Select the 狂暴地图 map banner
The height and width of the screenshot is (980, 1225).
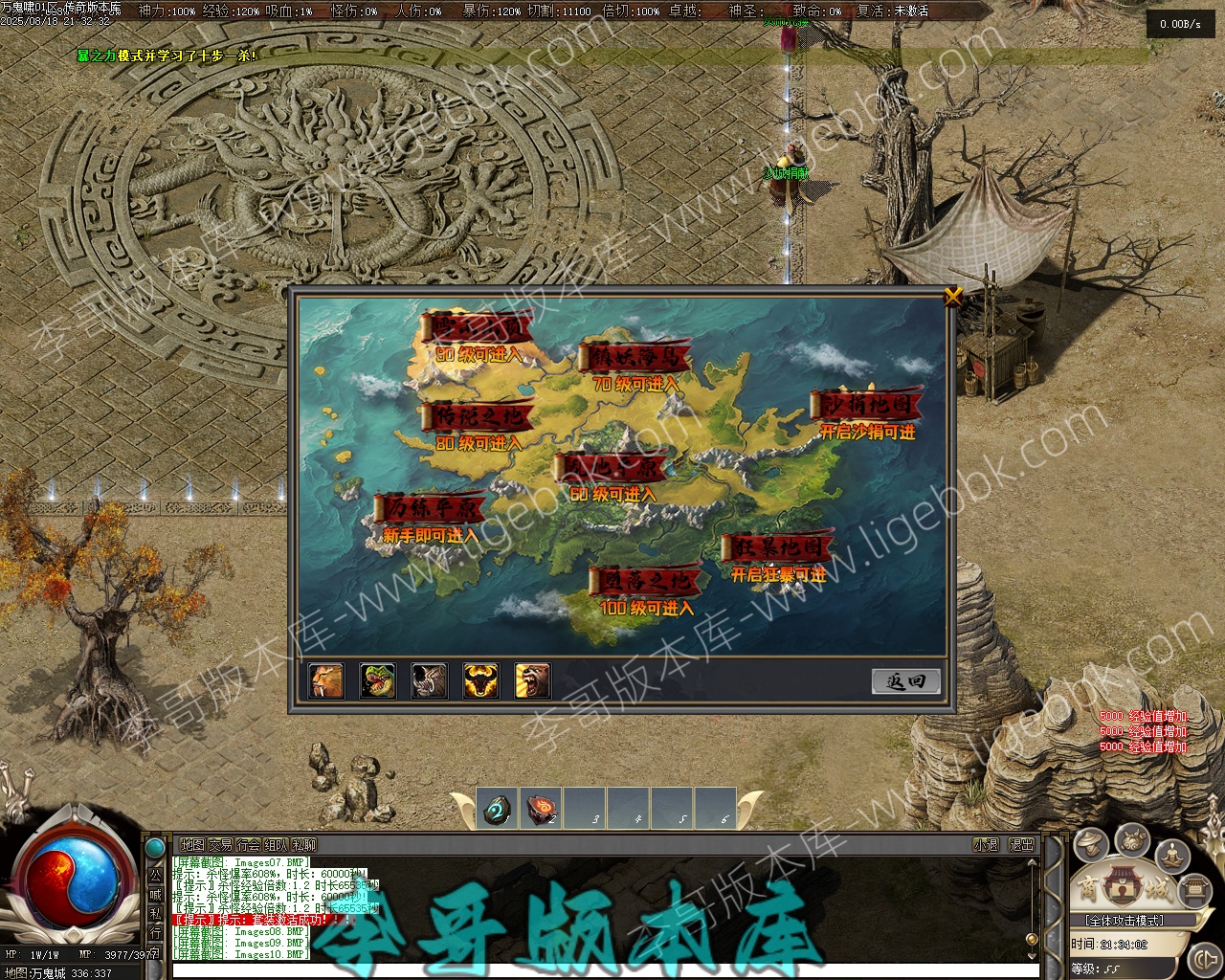(777, 549)
